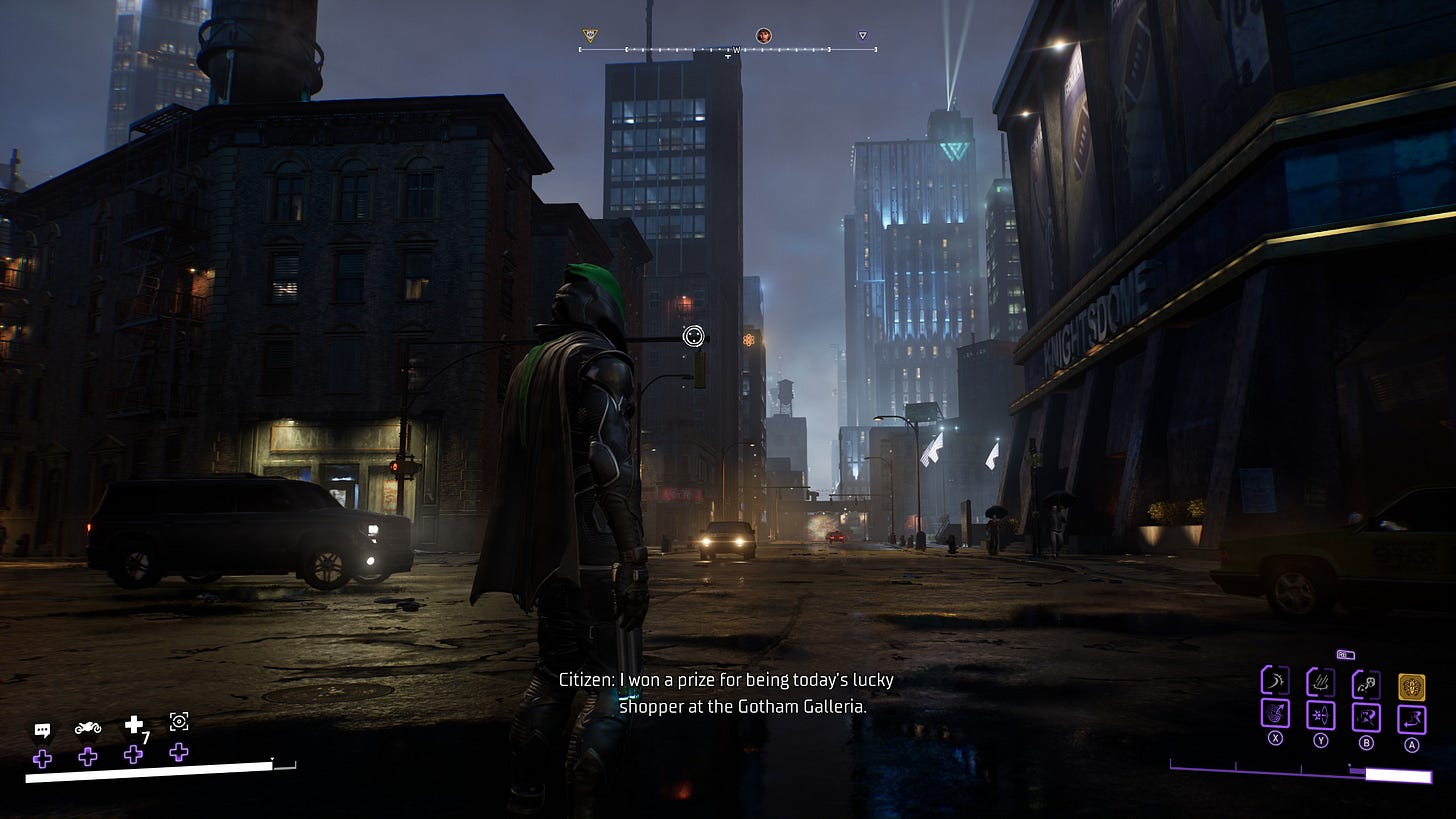Select the slash ability above B
Screen dimensions: 1456x819
[1366, 717]
